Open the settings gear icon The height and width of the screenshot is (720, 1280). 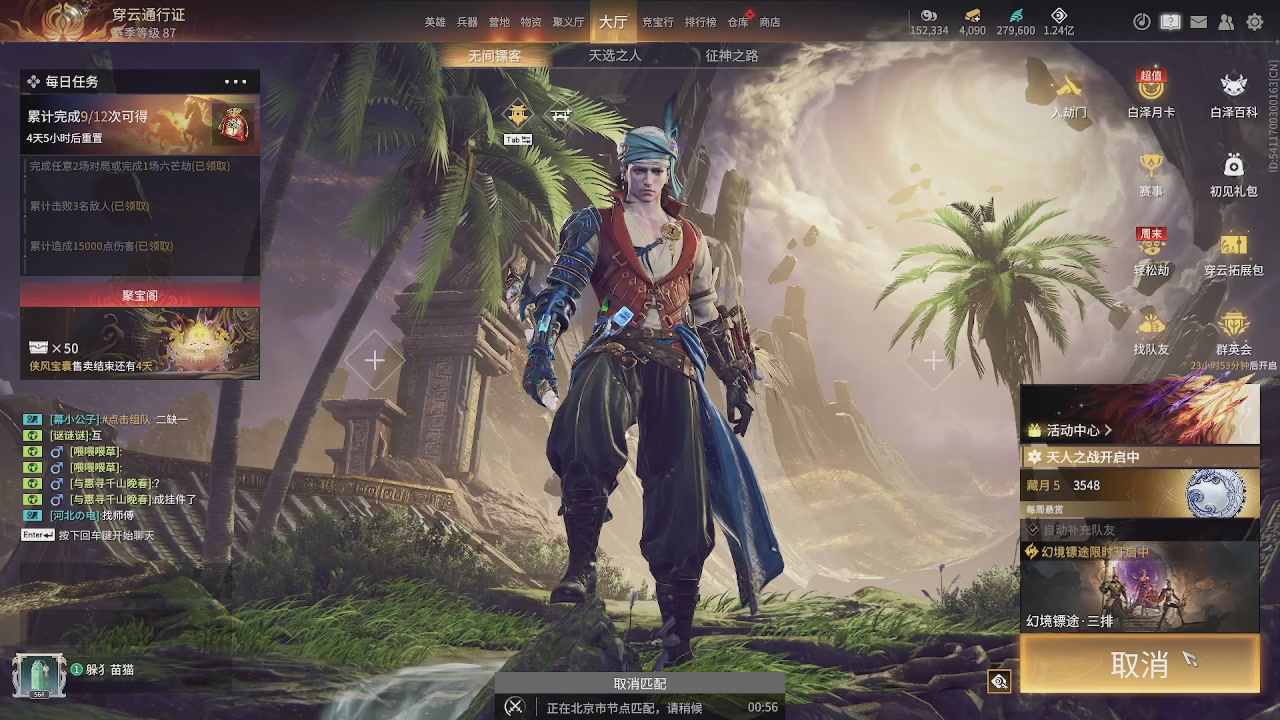[x=1254, y=22]
